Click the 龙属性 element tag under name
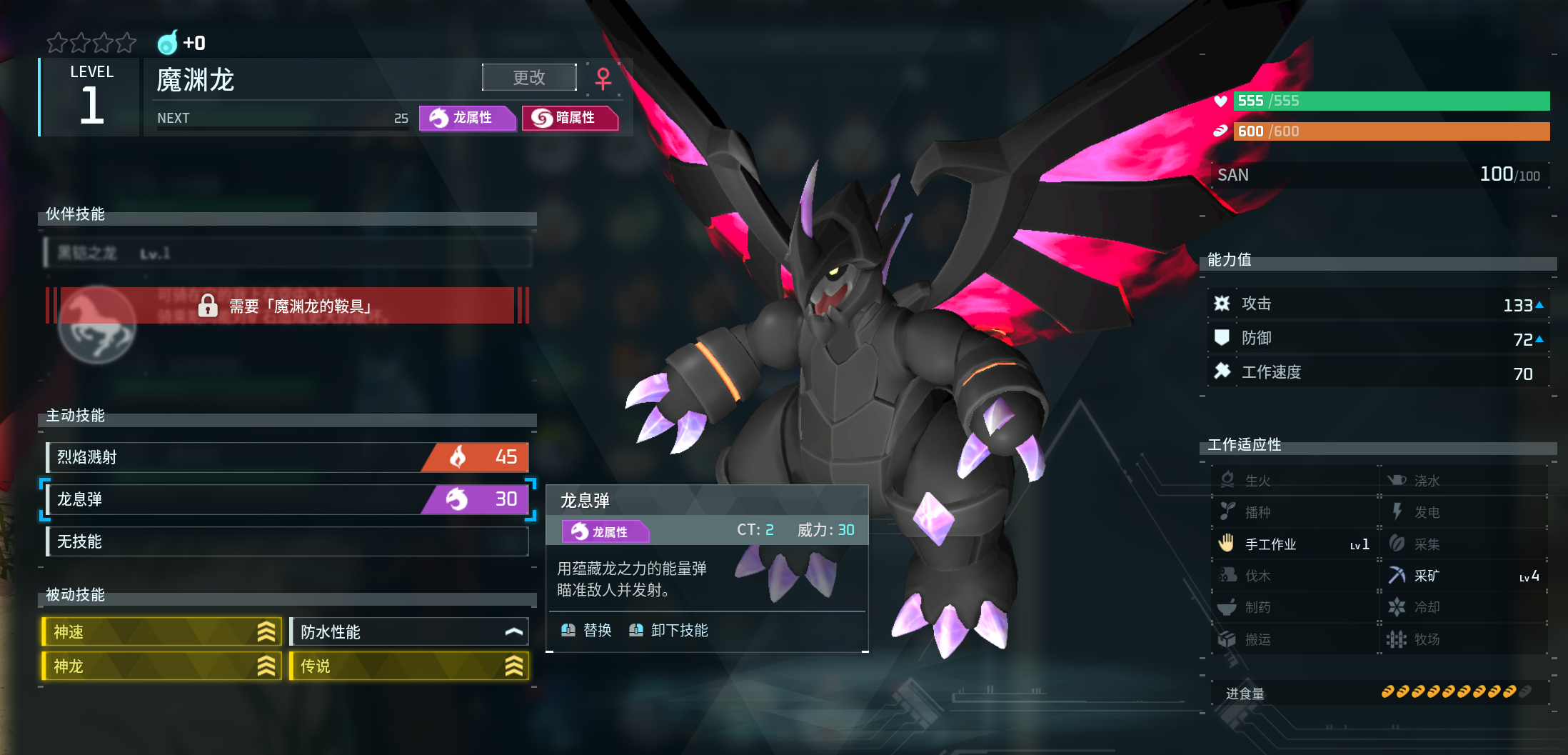Image resolution: width=1568 pixels, height=755 pixels. (467, 118)
